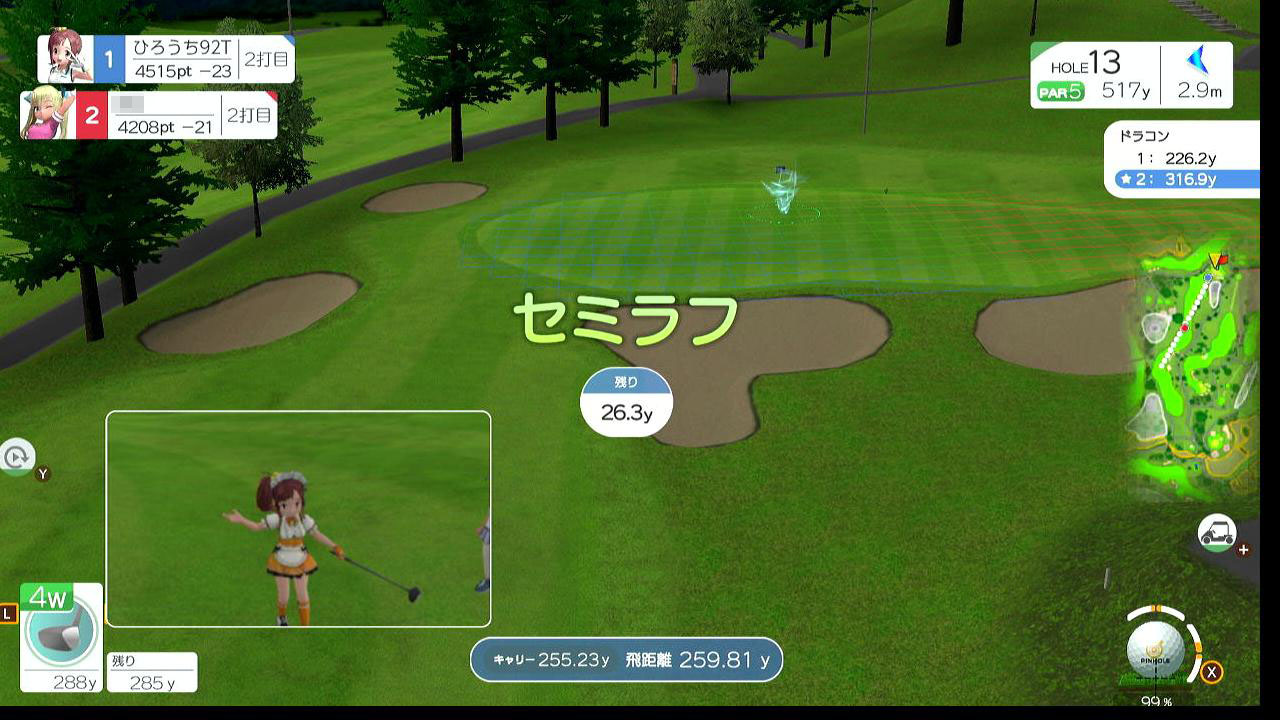
Task: Select the golf ball spin indicator
Action: click(x=1156, y=649)
